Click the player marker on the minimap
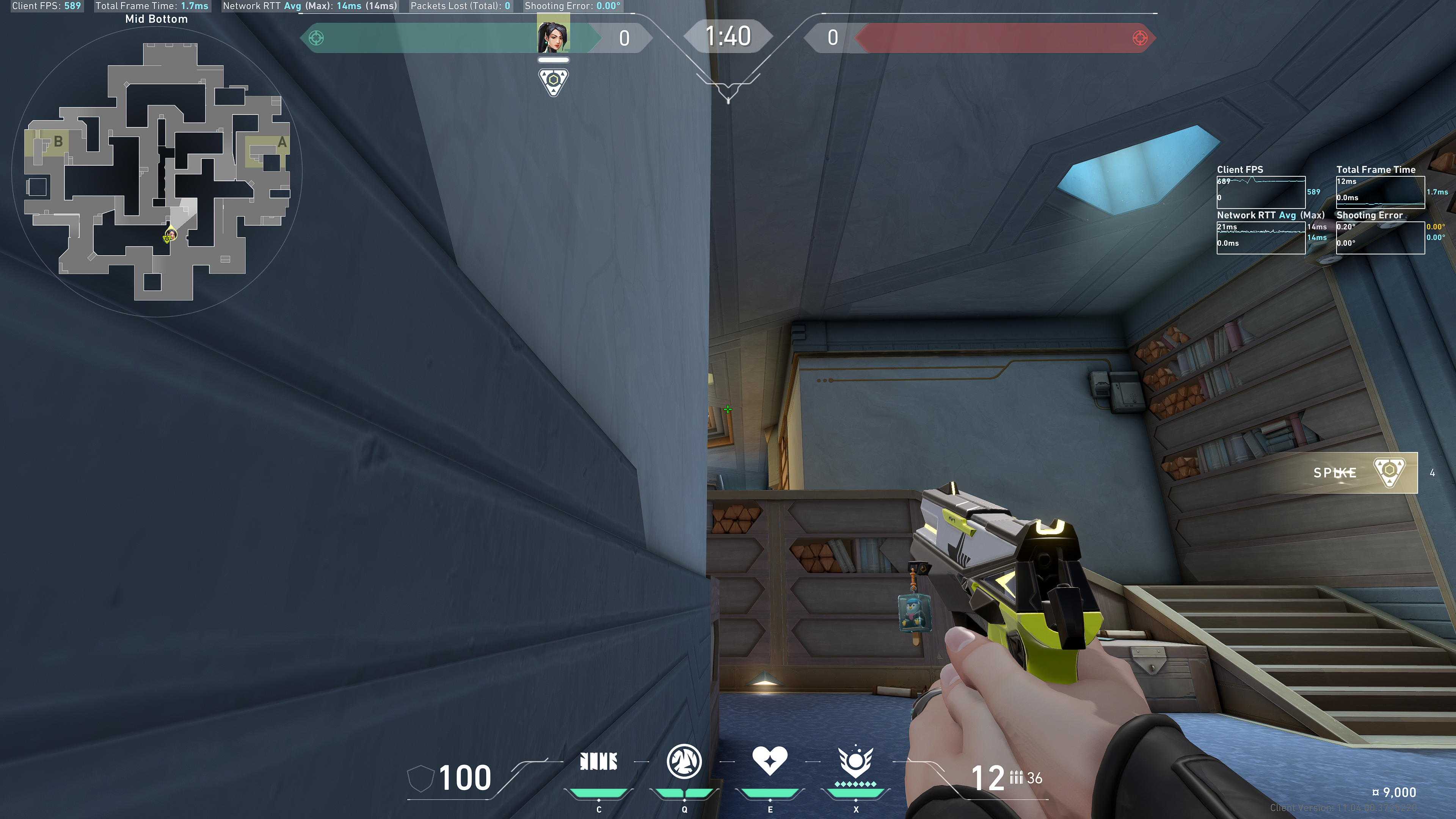1456x819 pixels. tap(169, 235)
